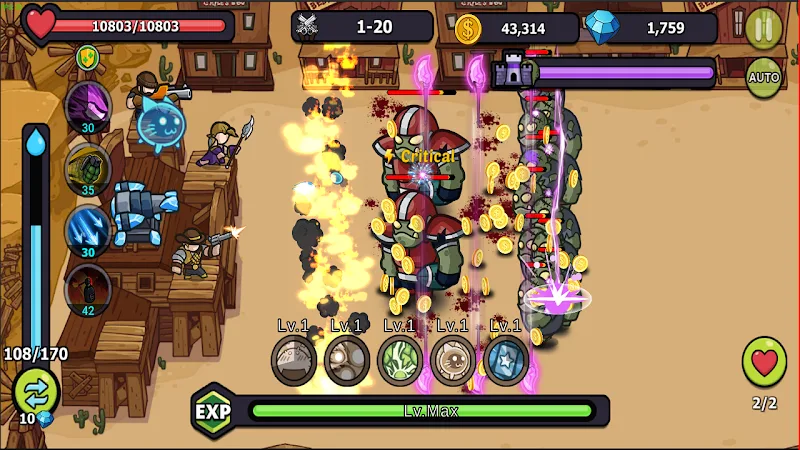
Task: Tap the blue diamond gem icon
Action: click(x=602, y=28)
